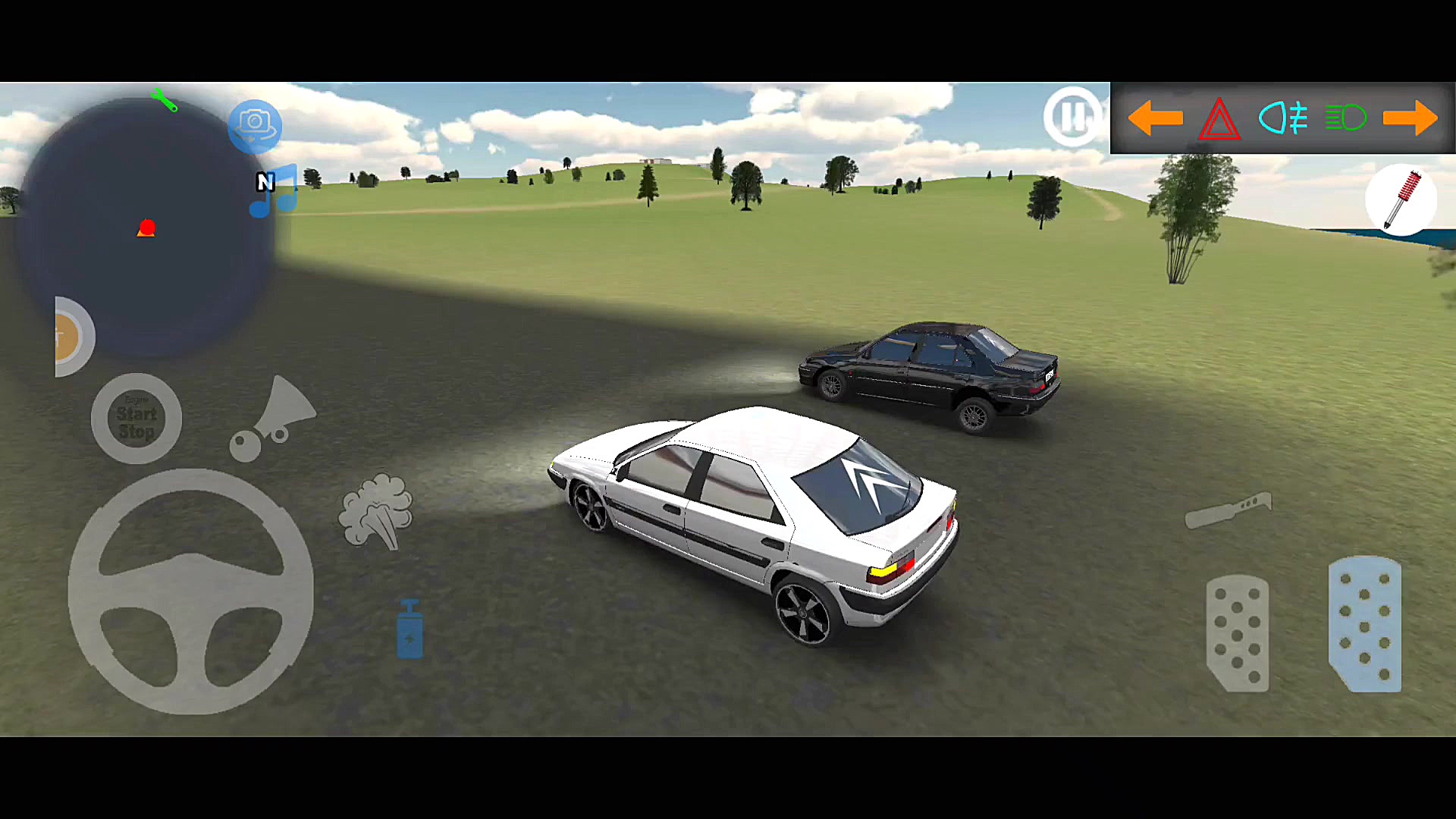Switch on the green headlight beam icon
1456x819 pixels.
1345,118
